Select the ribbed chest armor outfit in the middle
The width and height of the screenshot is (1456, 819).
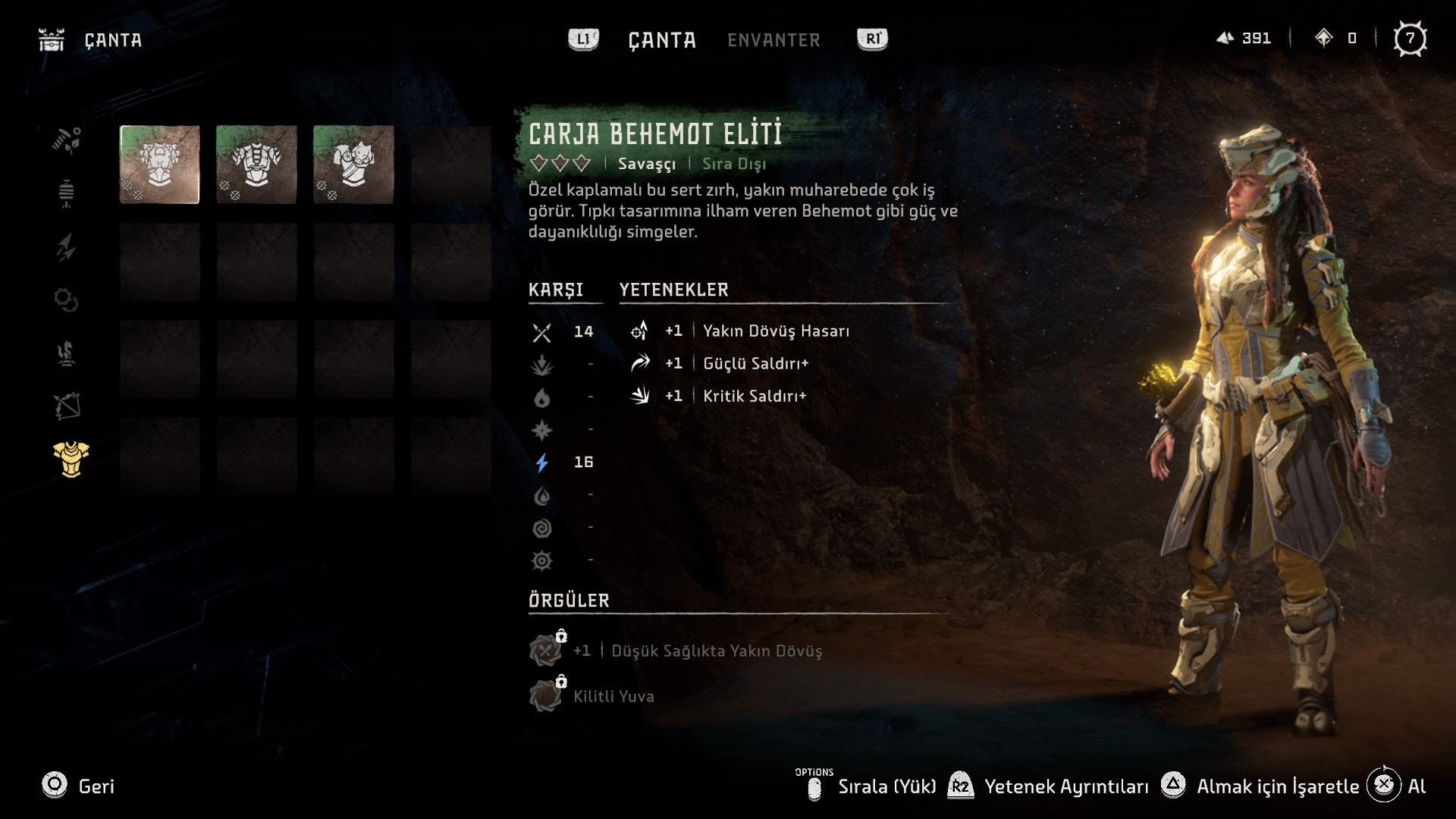tap(256, 165)
